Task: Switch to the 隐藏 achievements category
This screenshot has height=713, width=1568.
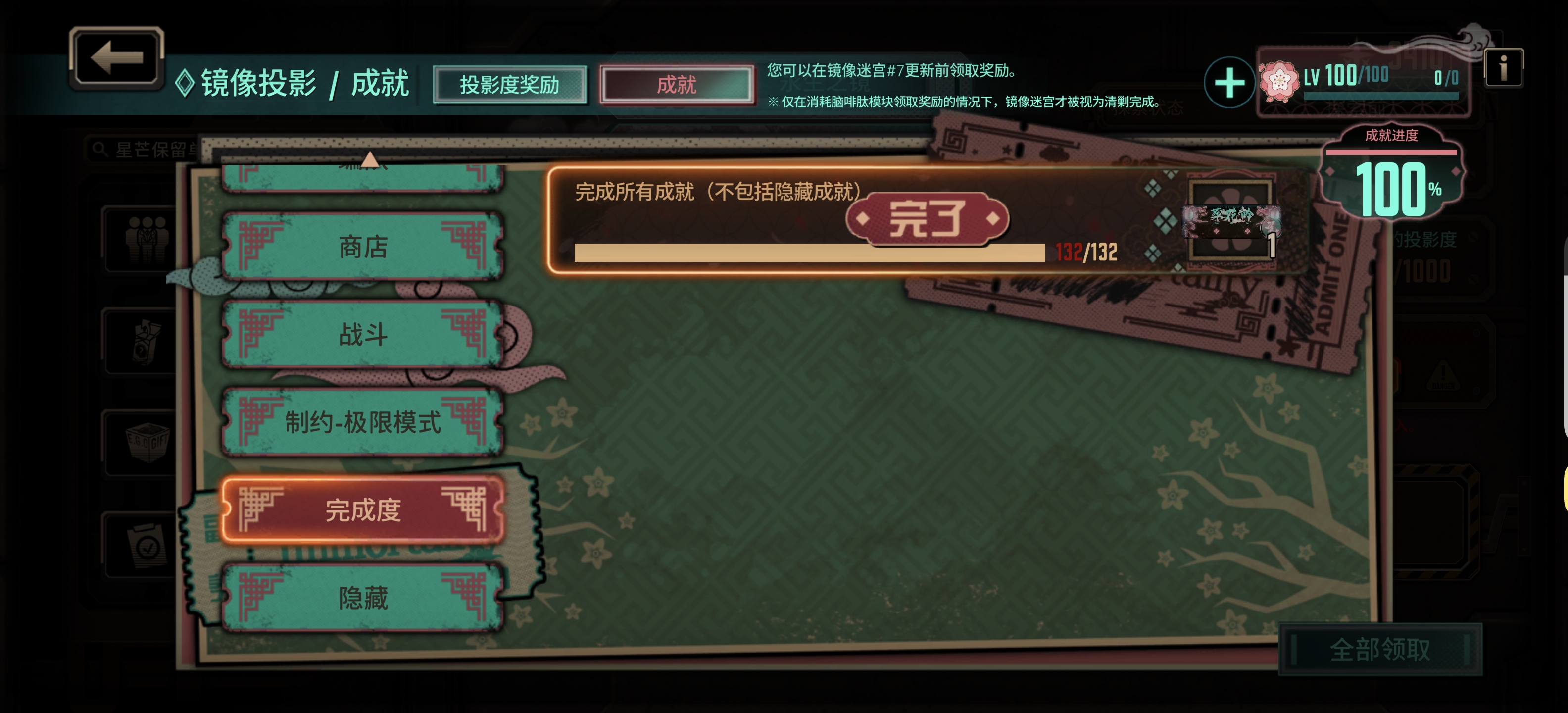Action: tap(363, 600)
